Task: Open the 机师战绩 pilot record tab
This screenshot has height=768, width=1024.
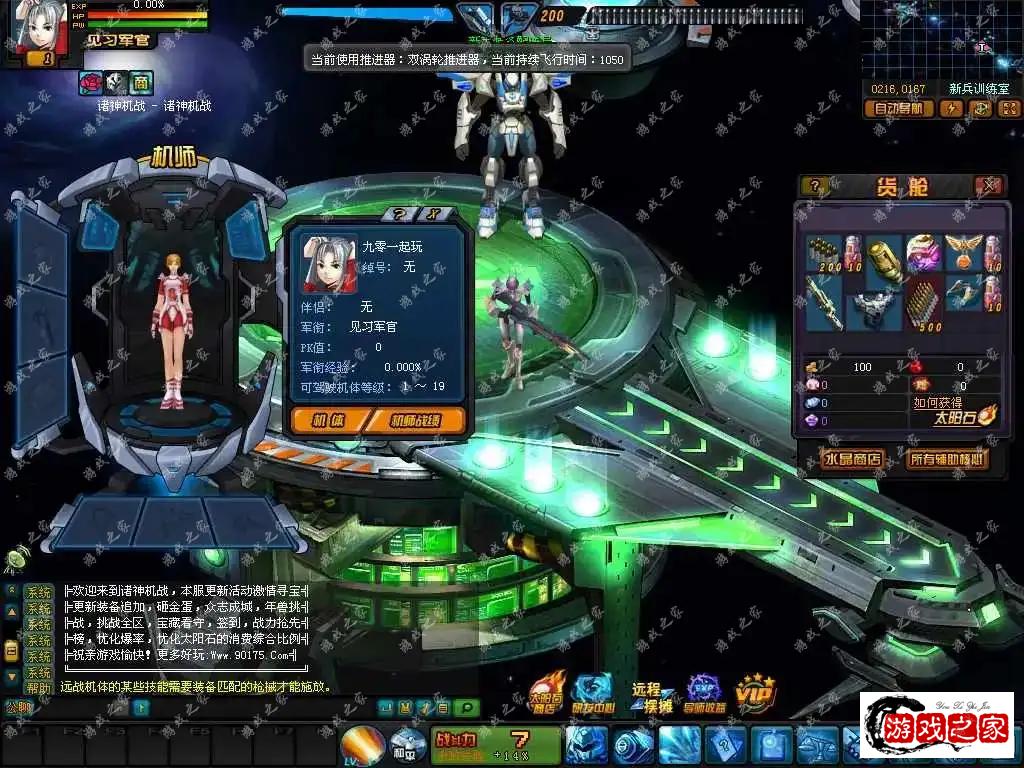Action: click(x=414, y=420)
